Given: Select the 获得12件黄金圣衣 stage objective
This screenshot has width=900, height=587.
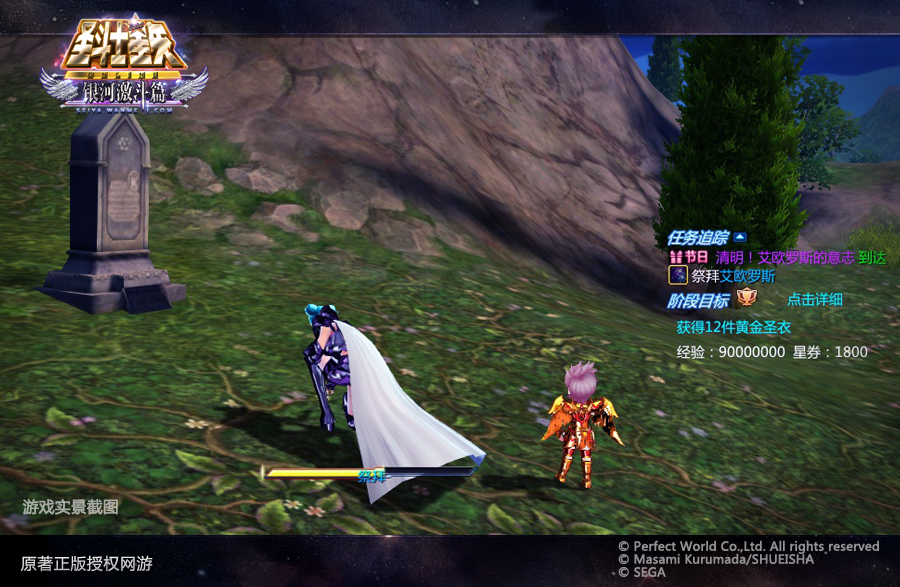Looking at the screenshot, I should [x=733, y=327].
